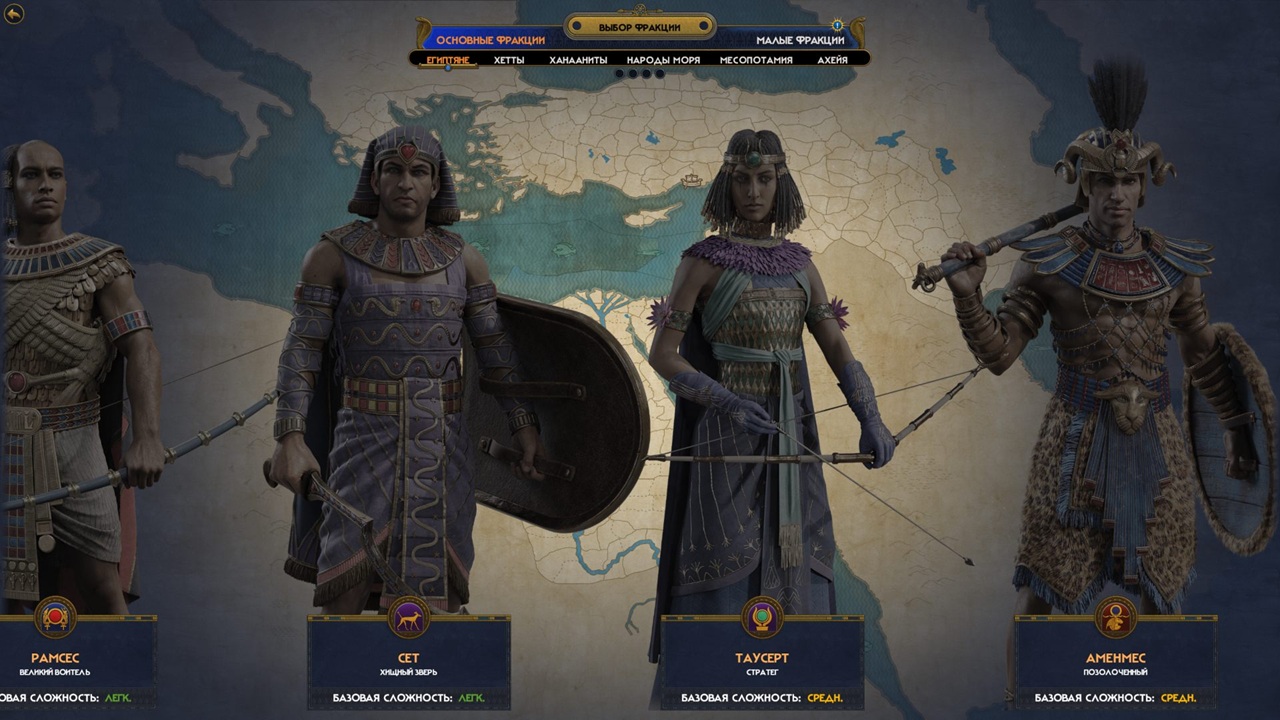Show the Месопотамия culture tab

756,60
